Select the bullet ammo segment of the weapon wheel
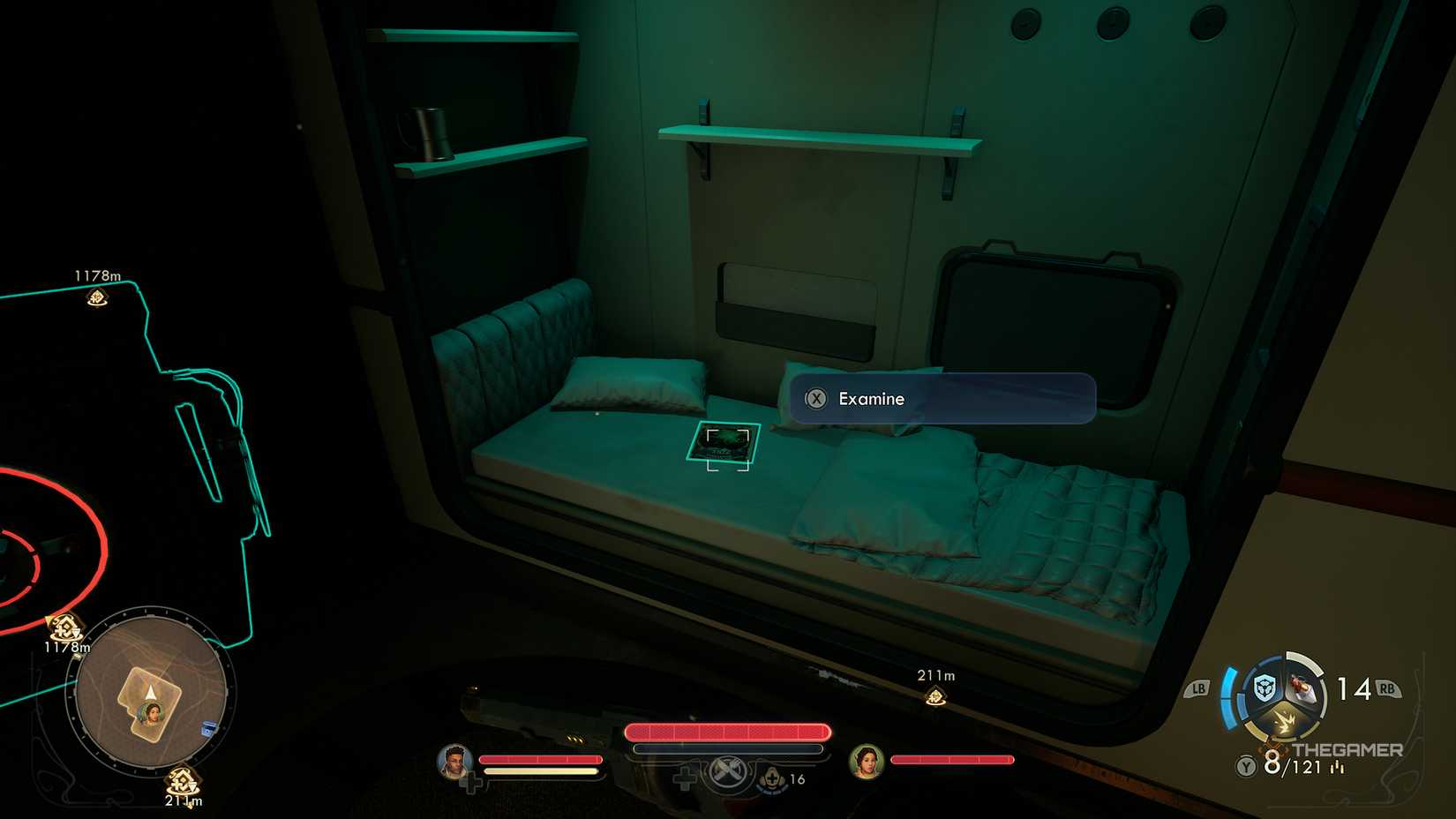The width and height of the screenshot is (1456, 819). pyautogui.click(x=1300, y=688)
